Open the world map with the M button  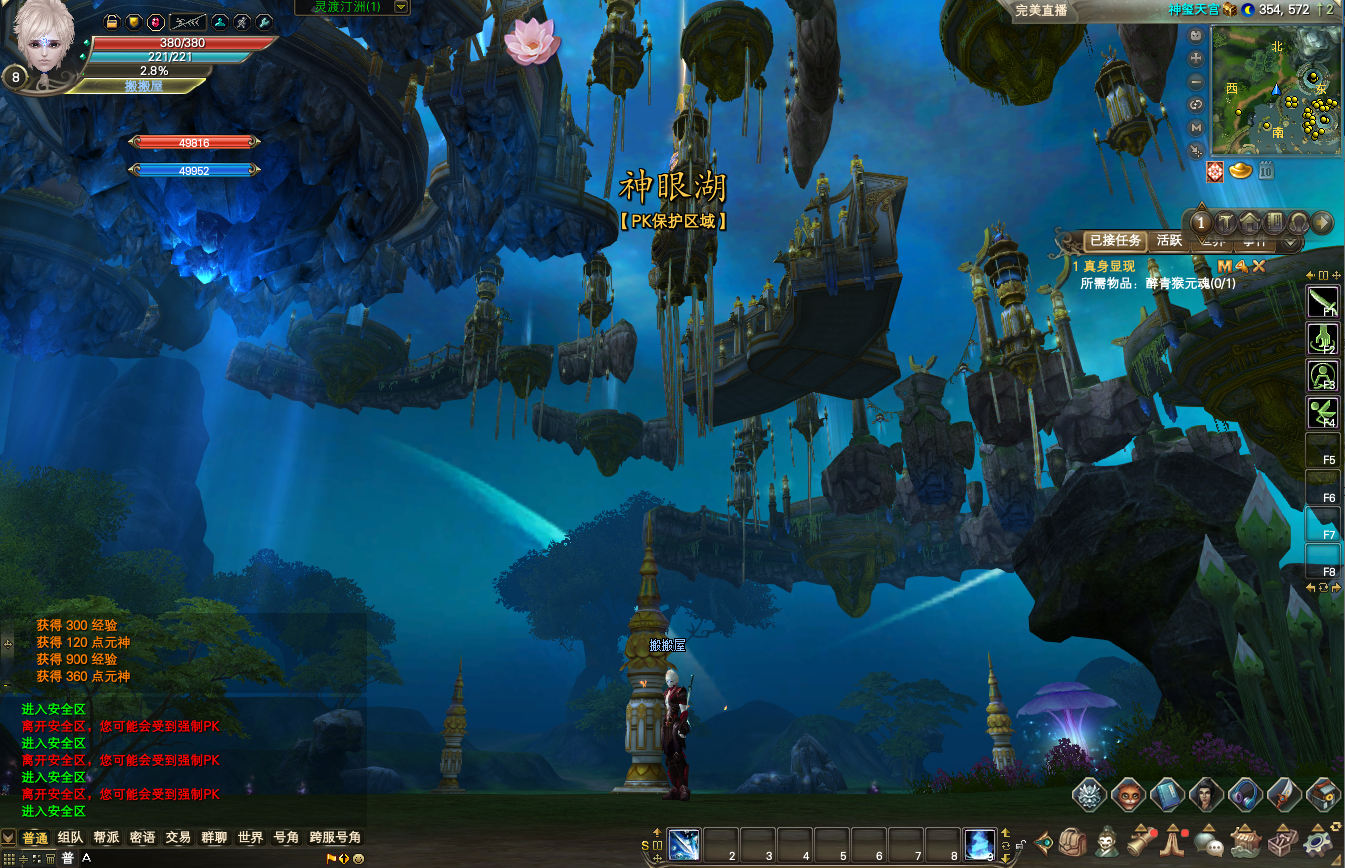1196,128
